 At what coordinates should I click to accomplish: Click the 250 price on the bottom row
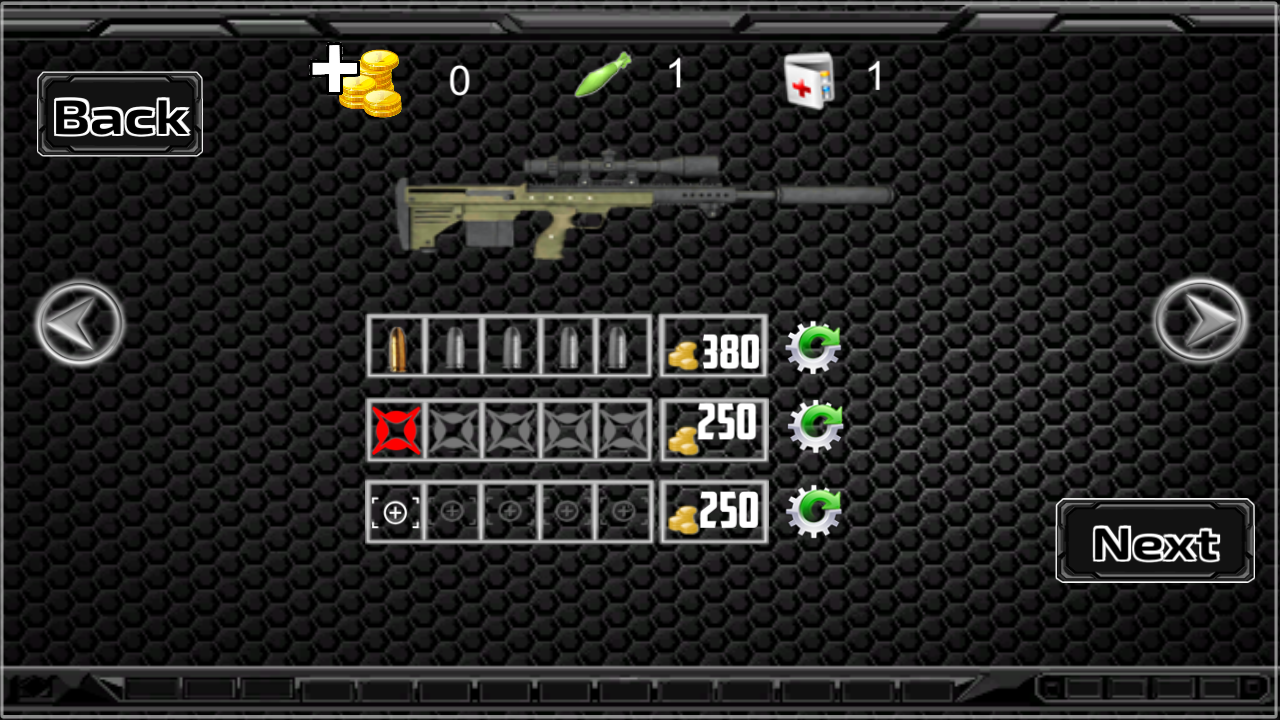click(713, 511)
